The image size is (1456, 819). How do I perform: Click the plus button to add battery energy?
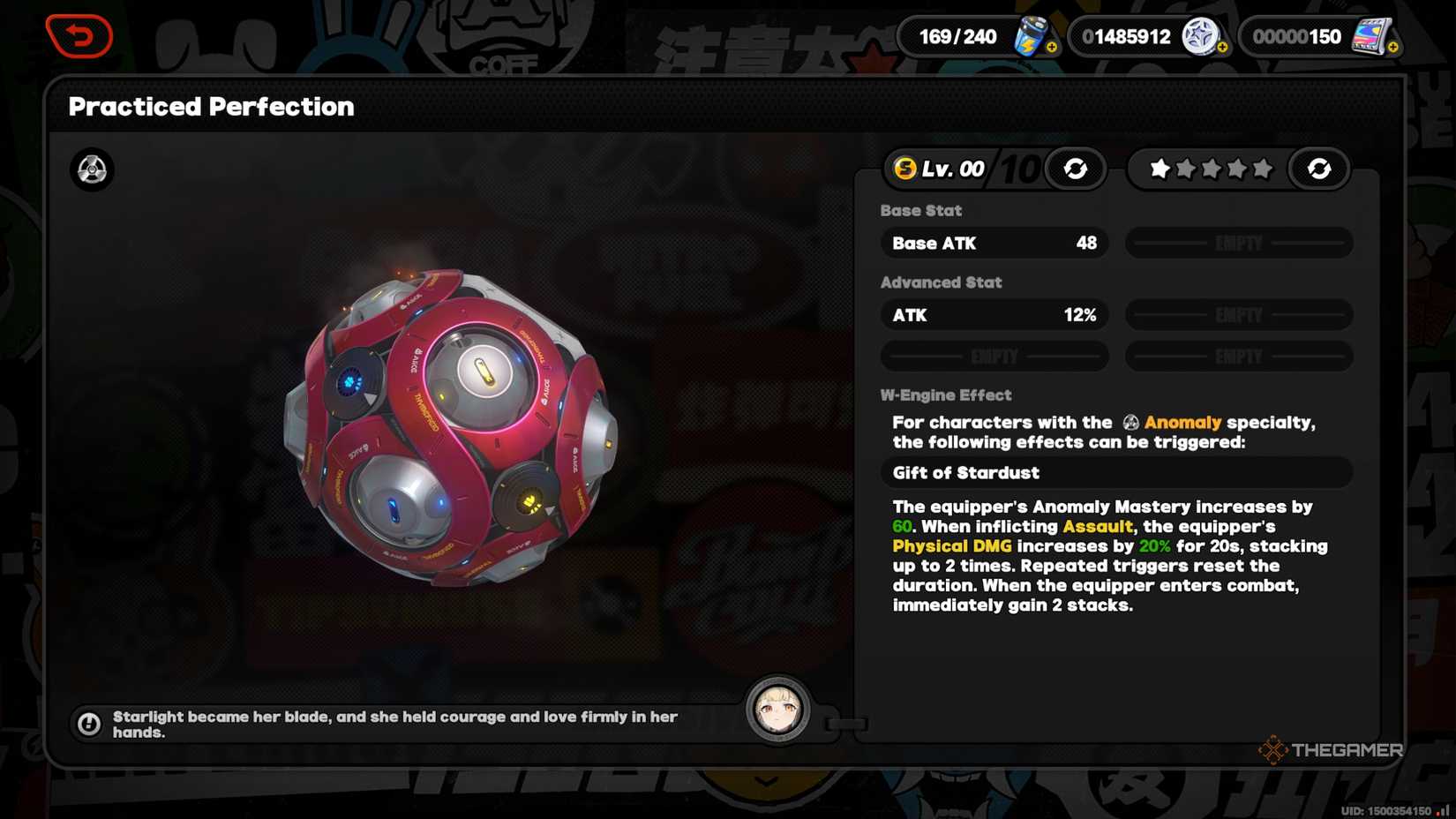point(1052,46)
